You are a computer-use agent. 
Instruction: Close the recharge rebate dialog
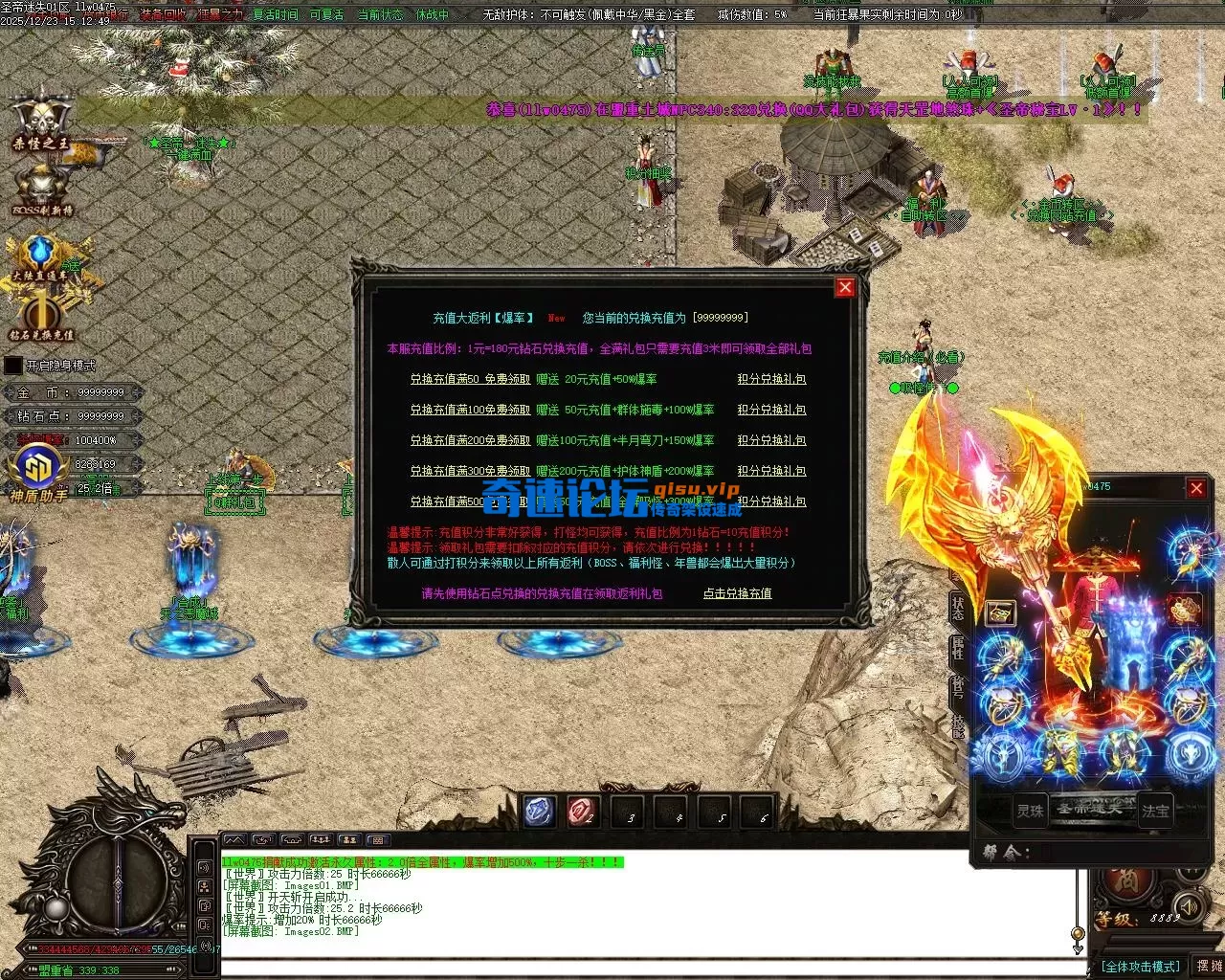click(845, 287)
